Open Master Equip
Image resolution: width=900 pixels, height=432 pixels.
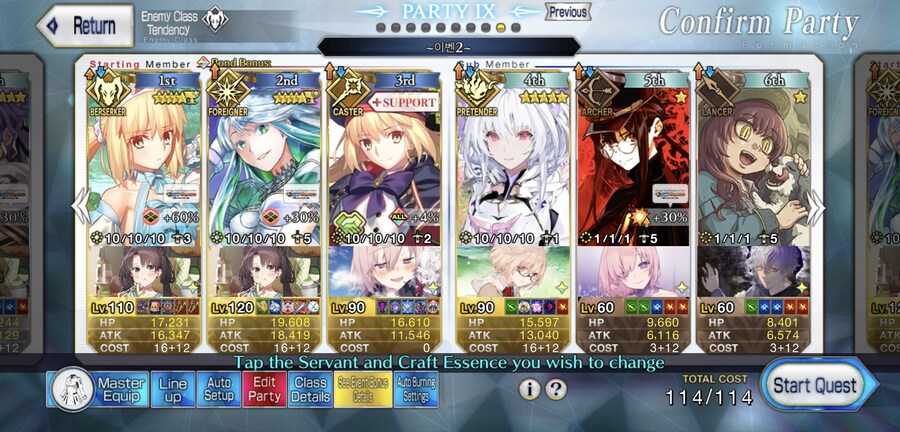pos(98,390)
